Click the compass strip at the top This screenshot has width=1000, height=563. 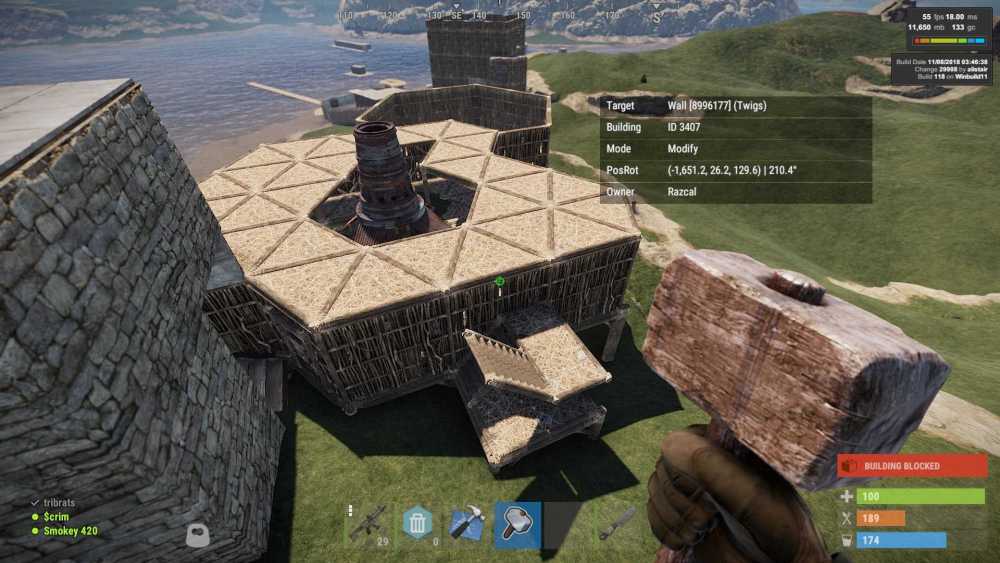pos(500,16)
